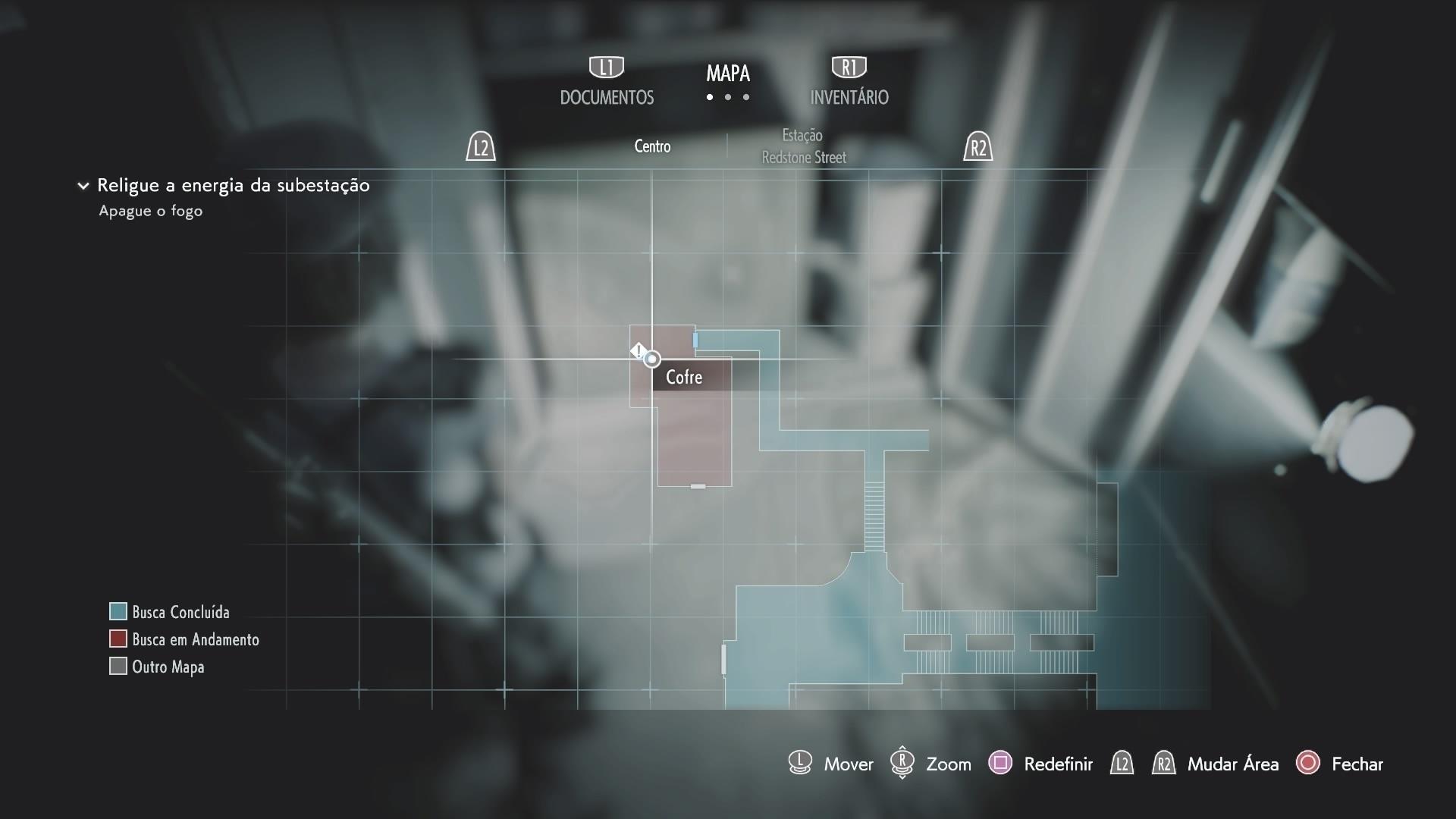The height and width of the screenshot is (819, 1456).
Task: Click the middle page indicator dot under MAPA
Action: pos(728,98)
